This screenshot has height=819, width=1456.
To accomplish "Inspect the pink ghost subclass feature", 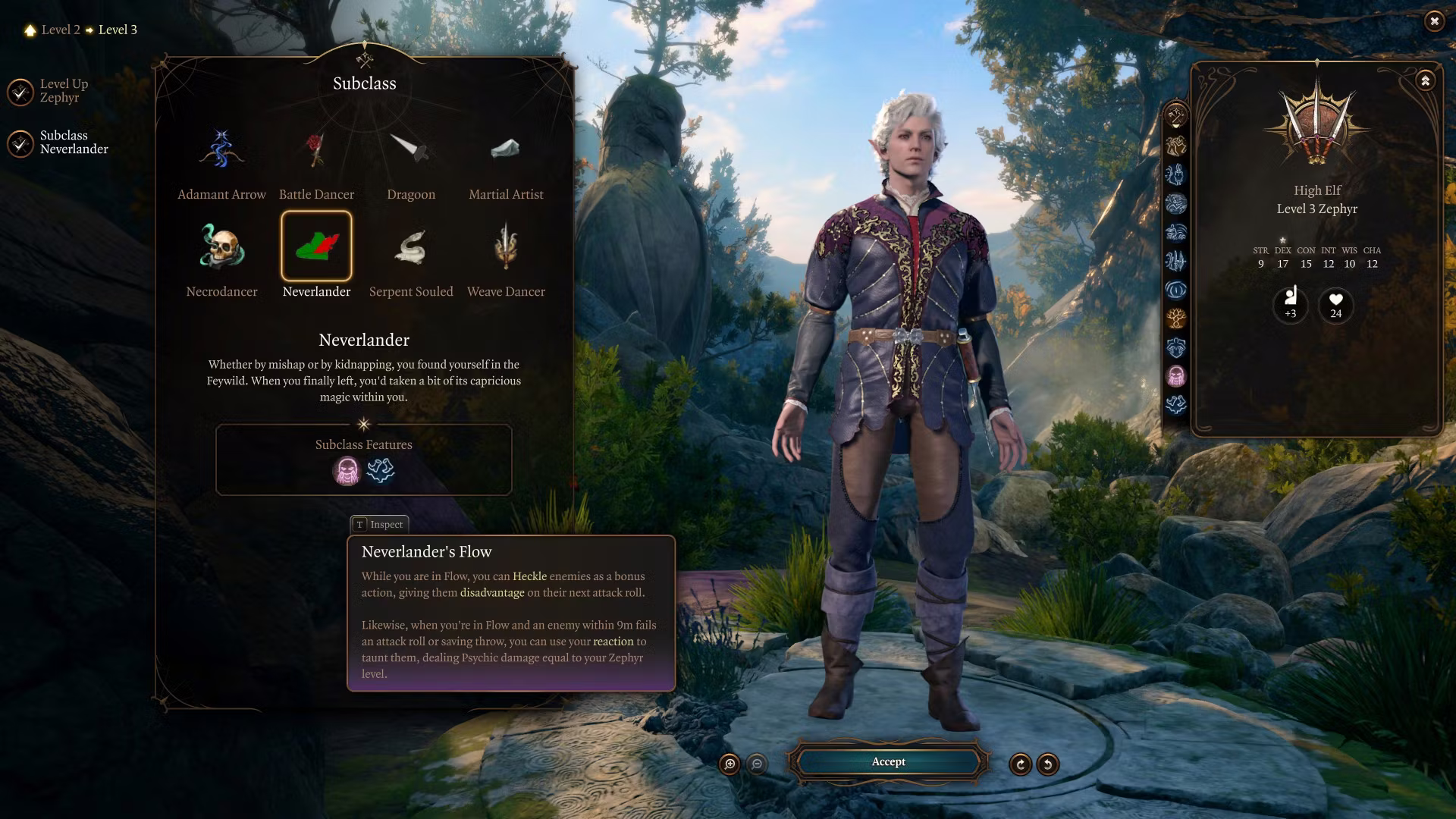I will click(x=347, y=471).
